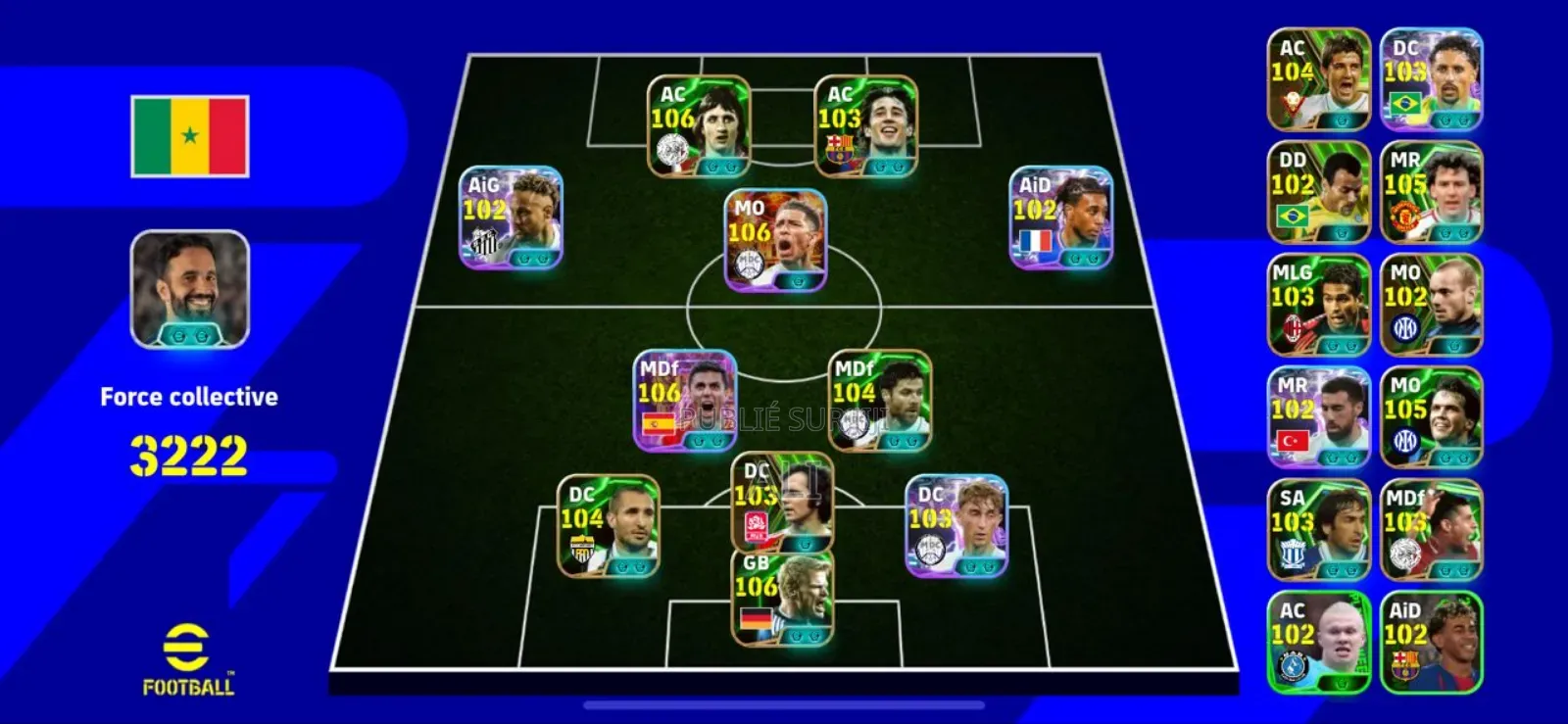Screen dimensions: 1568x724
Task: Select the MO 102 substitute card
Action: (1431, 305)
